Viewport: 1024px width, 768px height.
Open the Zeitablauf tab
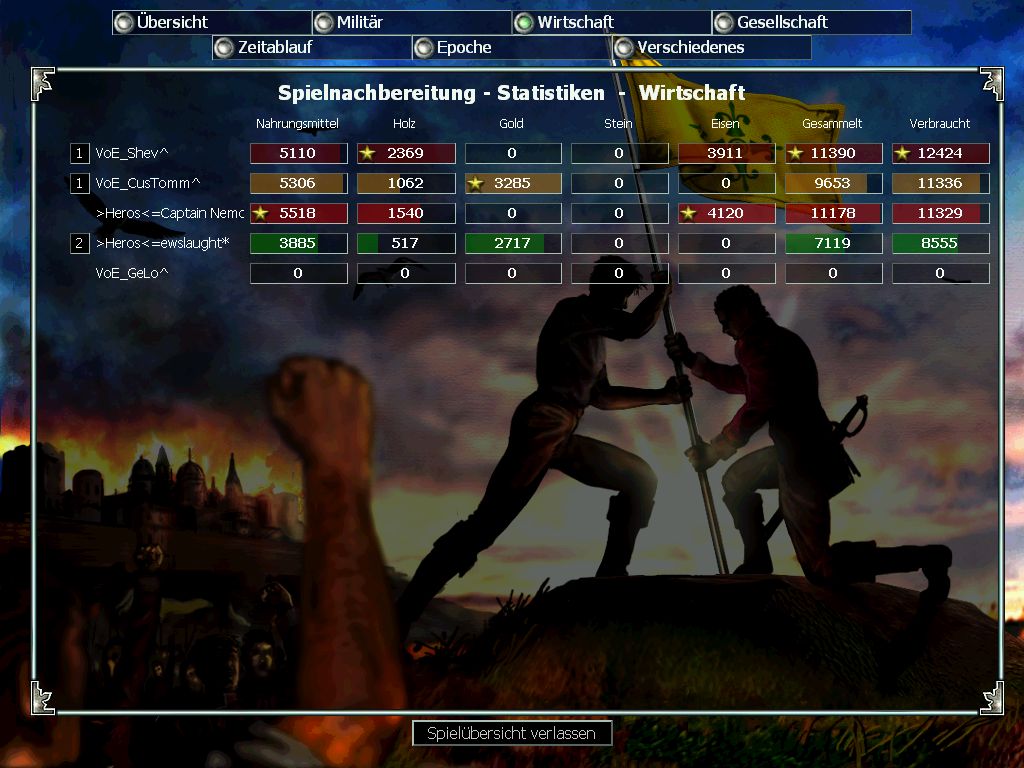point(311,47)
